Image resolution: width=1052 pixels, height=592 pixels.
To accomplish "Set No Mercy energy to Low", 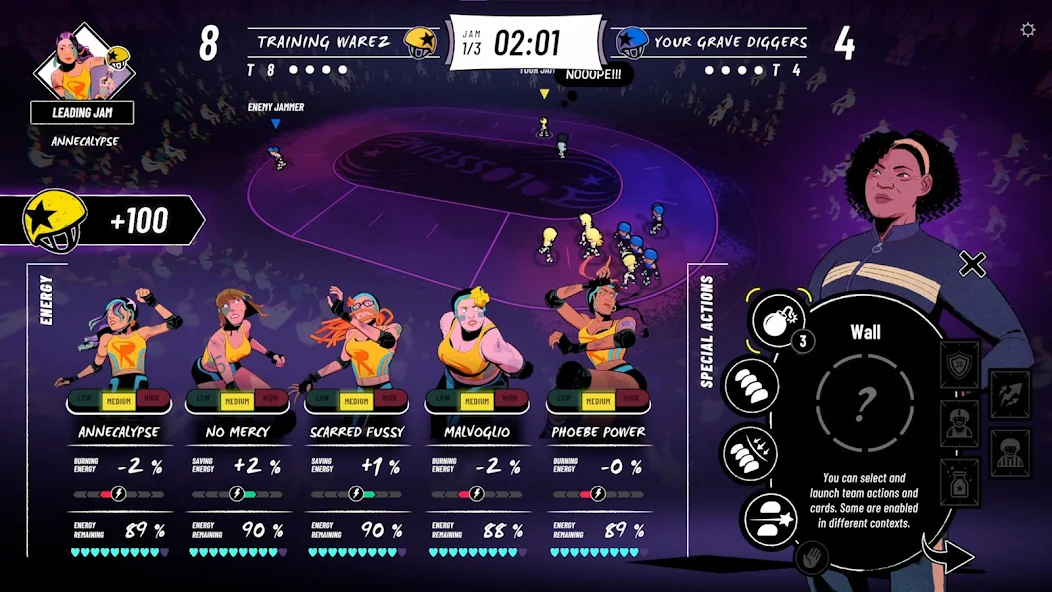I will tap(206, 401).
